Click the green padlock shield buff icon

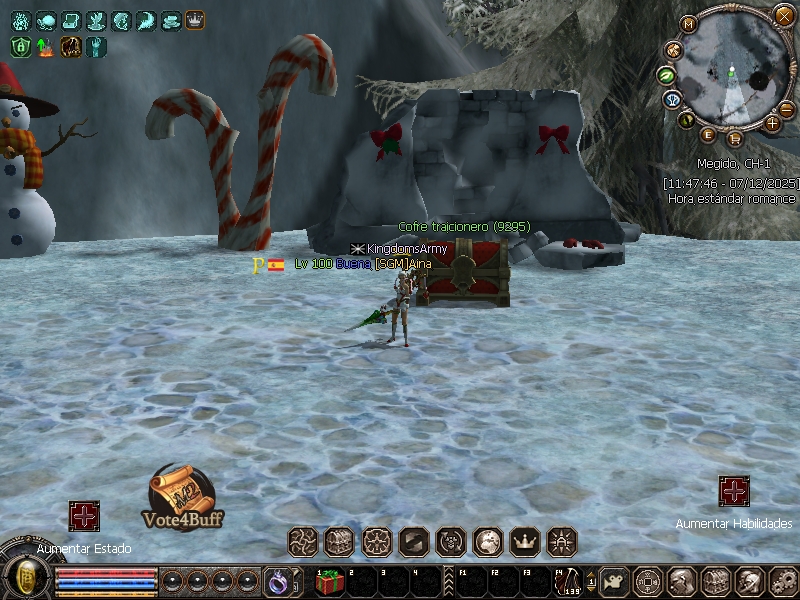coord(20,46)
